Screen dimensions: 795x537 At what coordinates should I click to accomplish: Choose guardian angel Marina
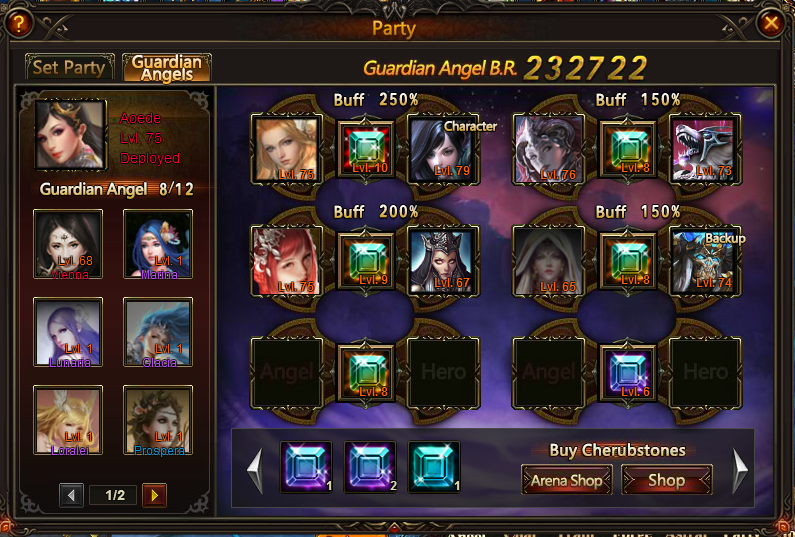(158, 244)
